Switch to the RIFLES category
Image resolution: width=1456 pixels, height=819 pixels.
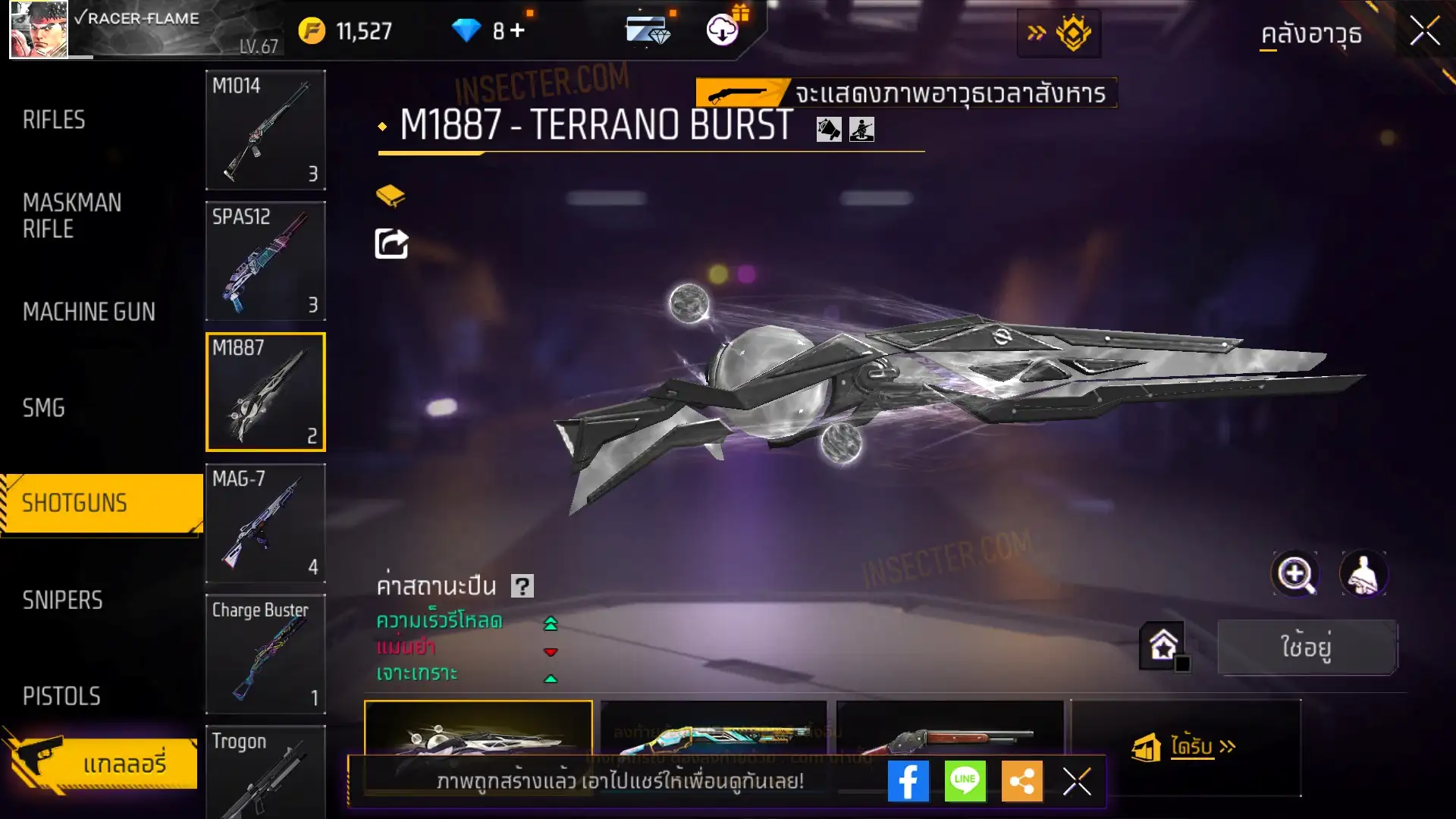point(54,120)
